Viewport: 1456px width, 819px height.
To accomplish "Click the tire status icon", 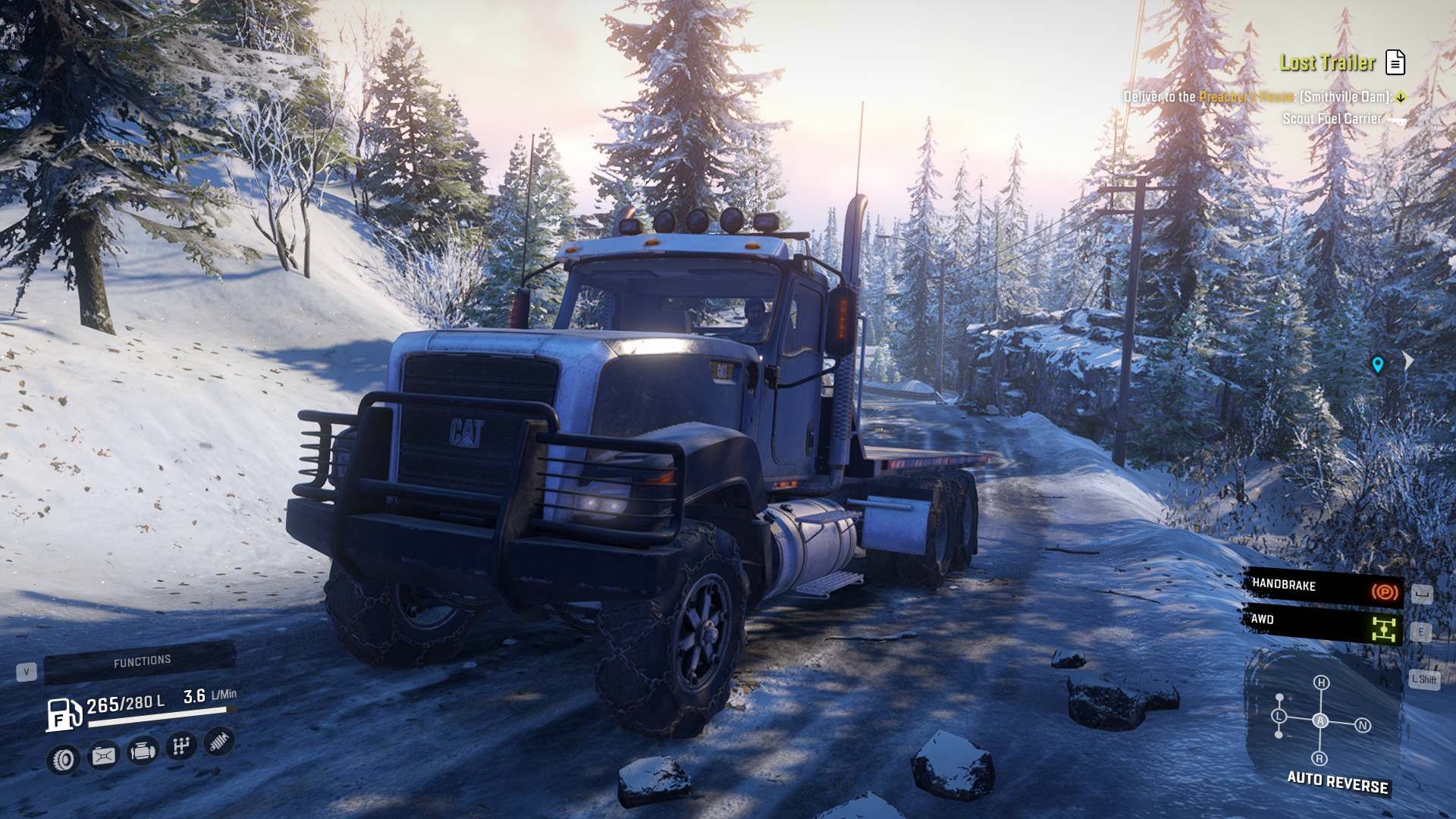I will point(64,759).
